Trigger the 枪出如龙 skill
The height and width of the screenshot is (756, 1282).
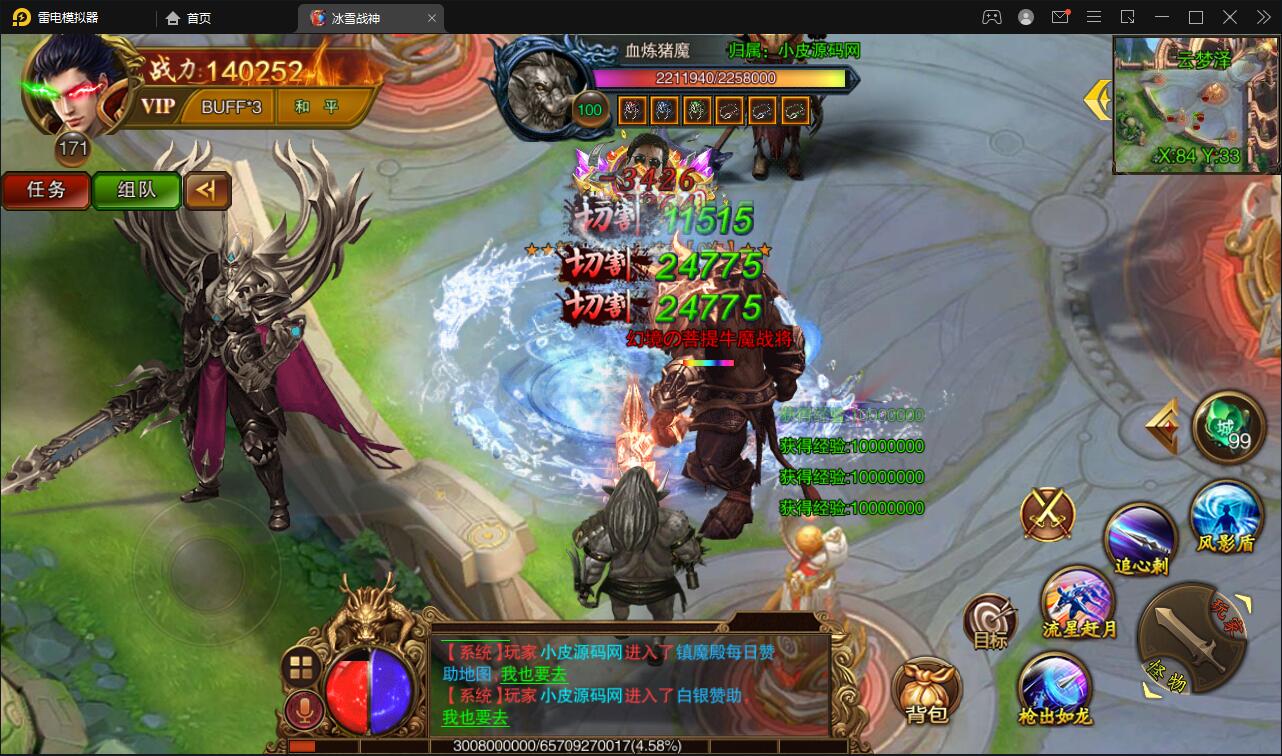[x=1055, y=688]
